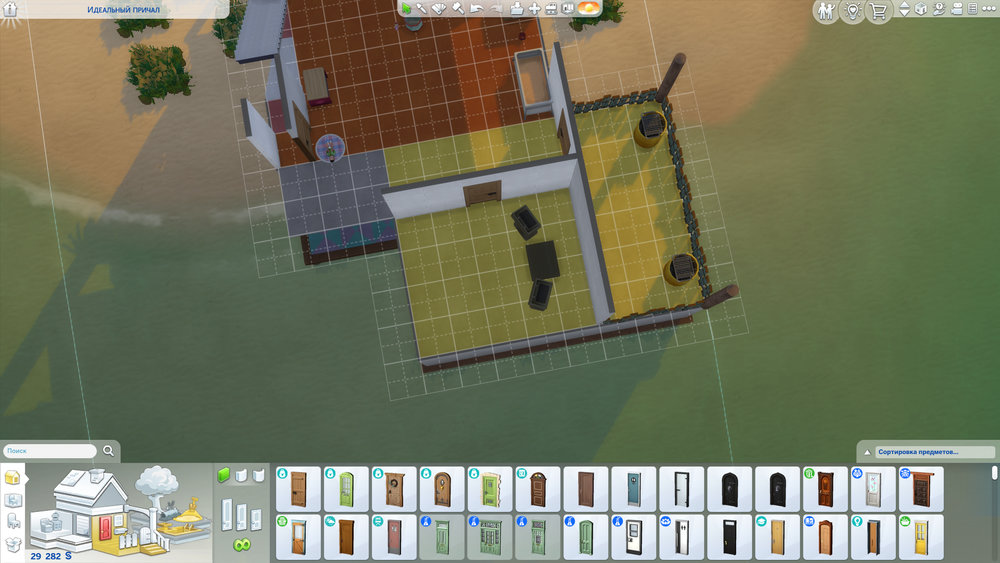Switch to the yellow house build tab
This screenshot has height=563, width=1000.
pos(13,476)
